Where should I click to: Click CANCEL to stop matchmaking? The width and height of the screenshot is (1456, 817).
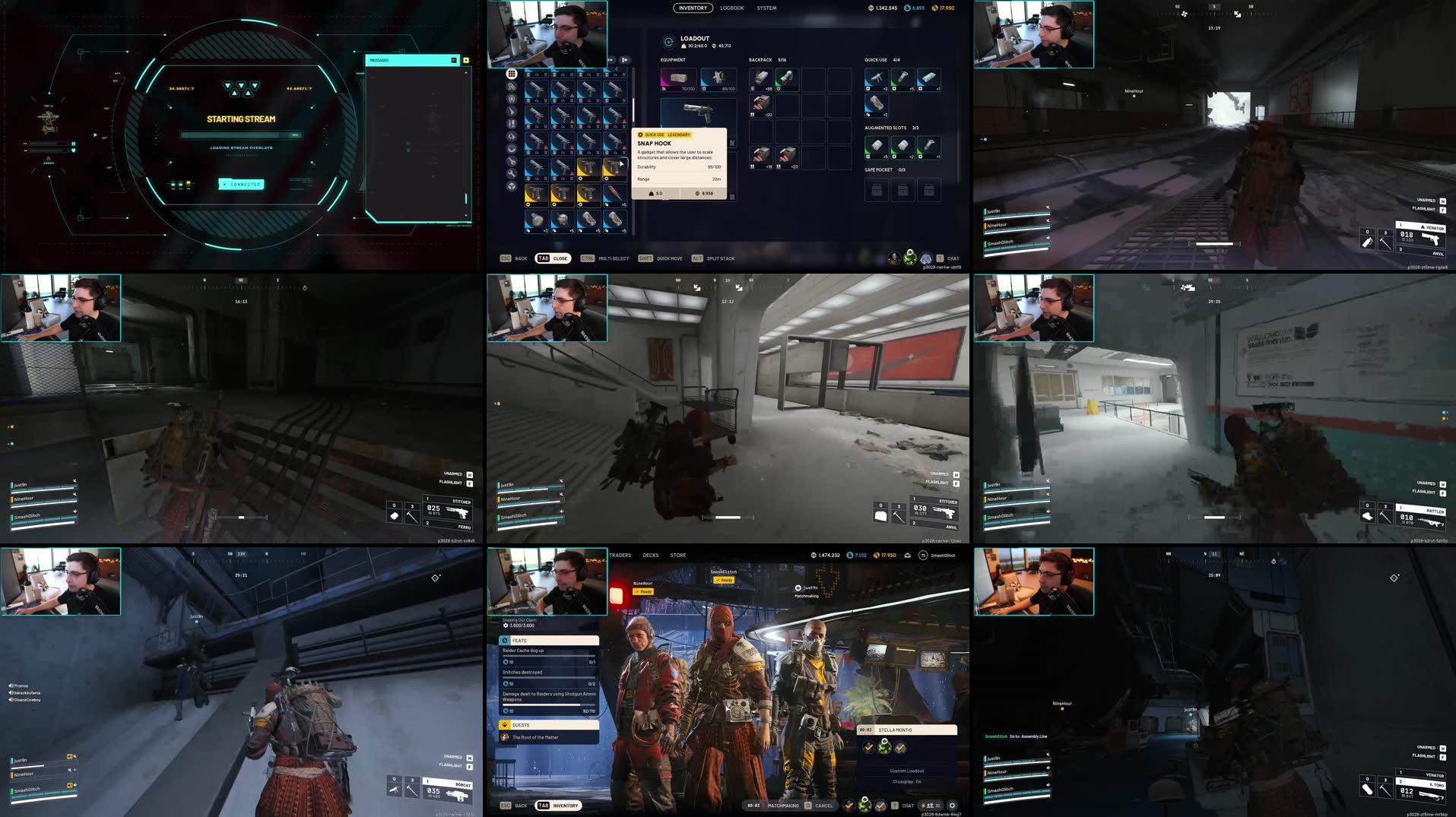[823, 806]
